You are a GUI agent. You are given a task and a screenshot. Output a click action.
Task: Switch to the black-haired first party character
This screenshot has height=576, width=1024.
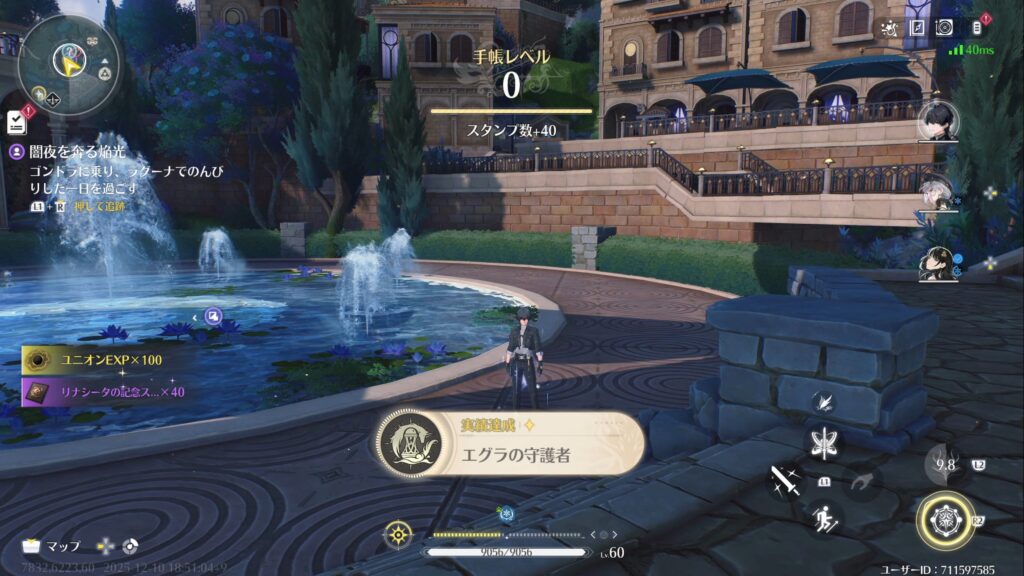(938, 120)
